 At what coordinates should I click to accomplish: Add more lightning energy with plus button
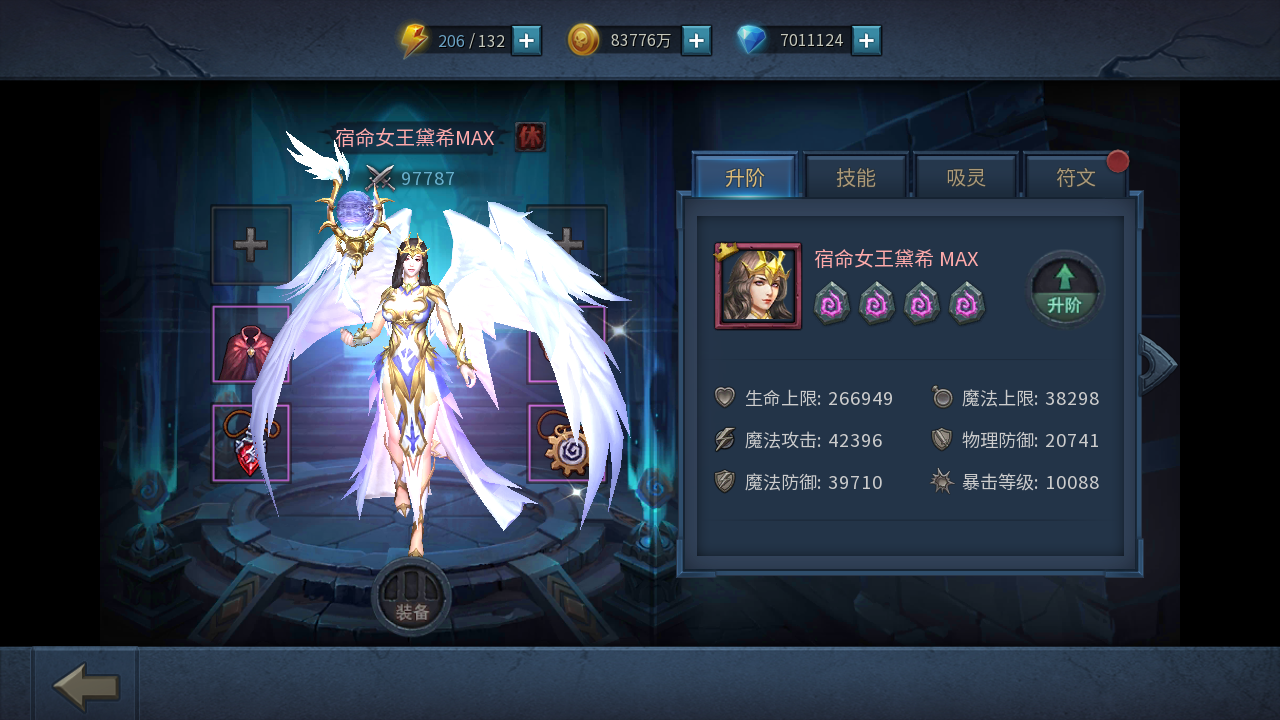click(x=527, y=41)
